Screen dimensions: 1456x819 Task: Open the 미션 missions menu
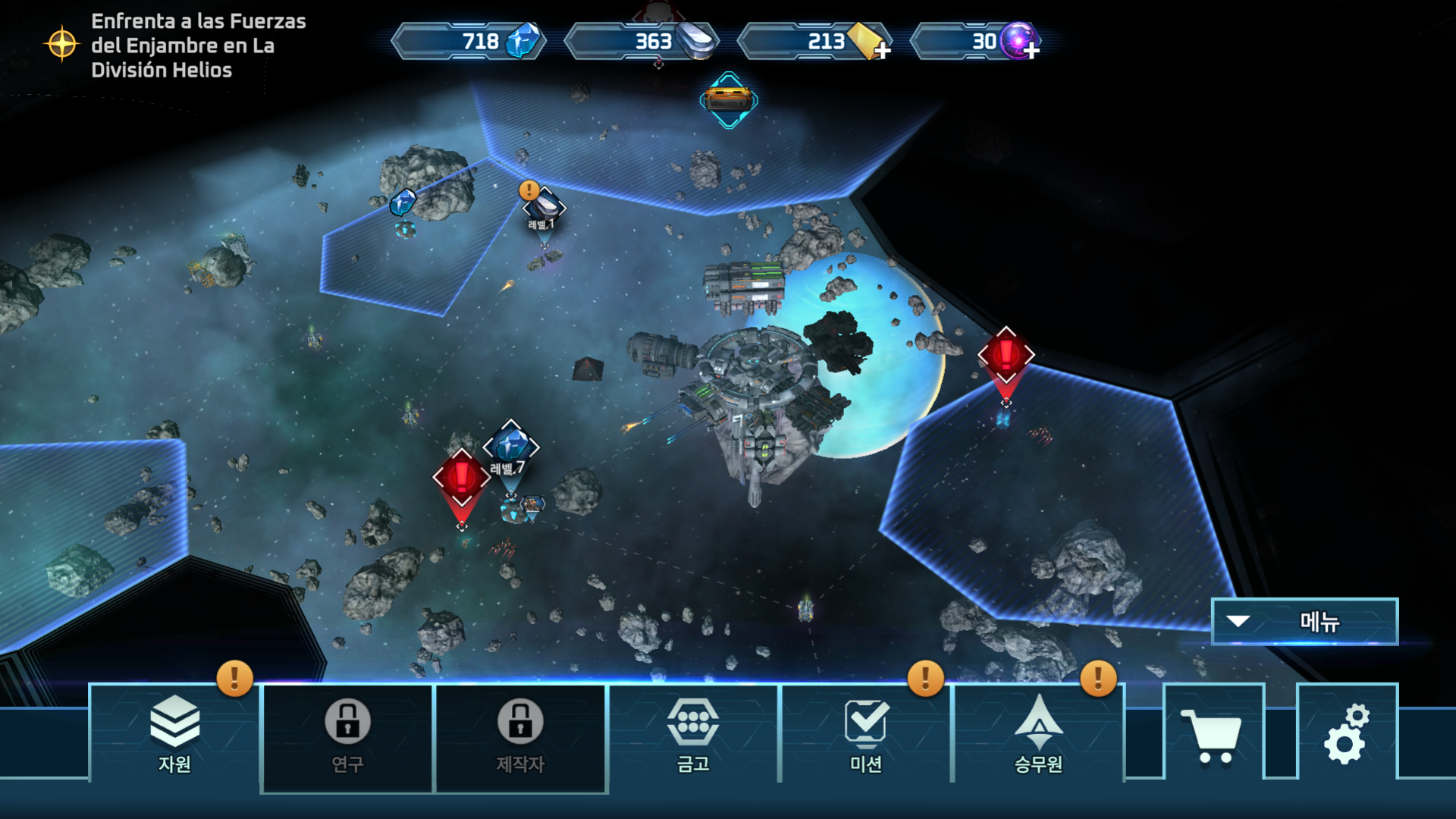[866, 733]
